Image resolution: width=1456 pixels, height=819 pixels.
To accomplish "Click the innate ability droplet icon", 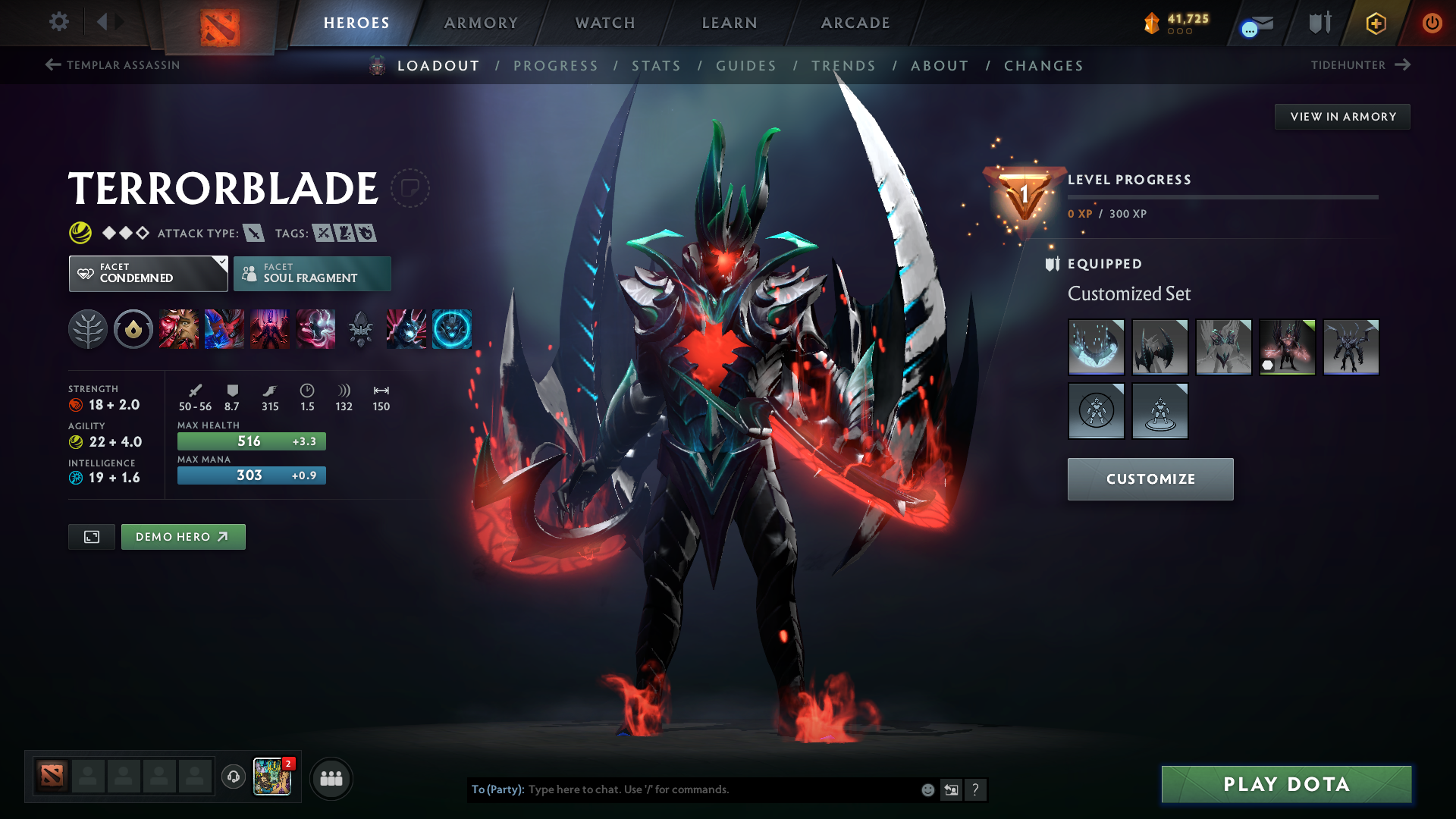I will point(133,329).
